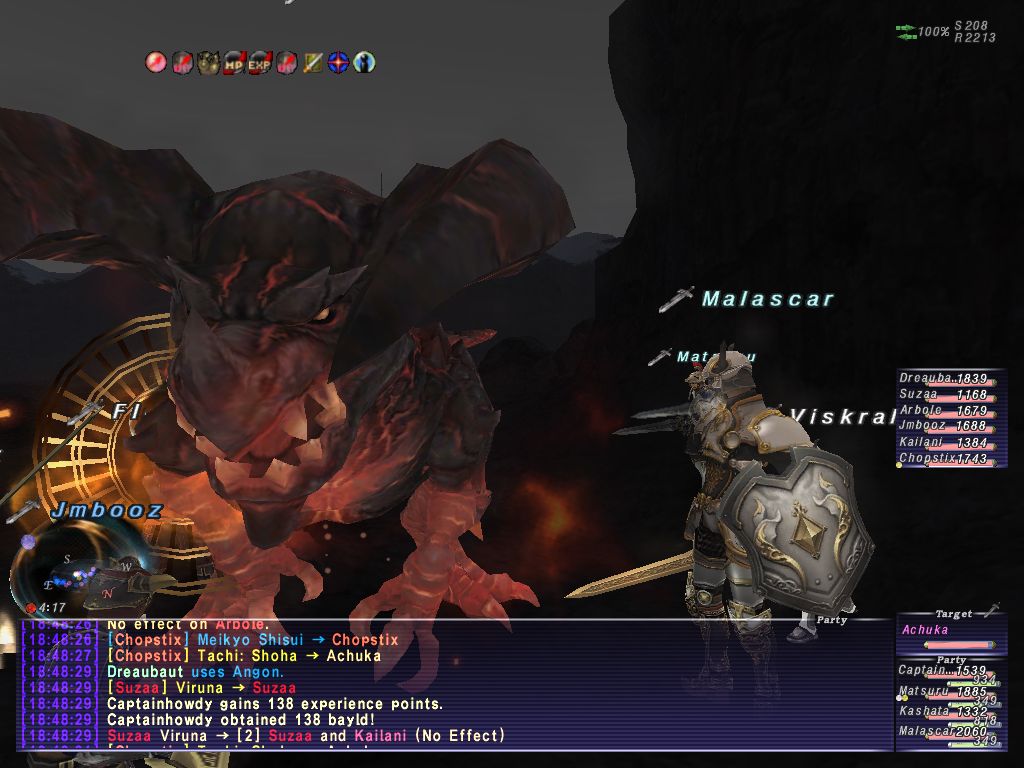Select the EXP status effect icon

(260, 63)
